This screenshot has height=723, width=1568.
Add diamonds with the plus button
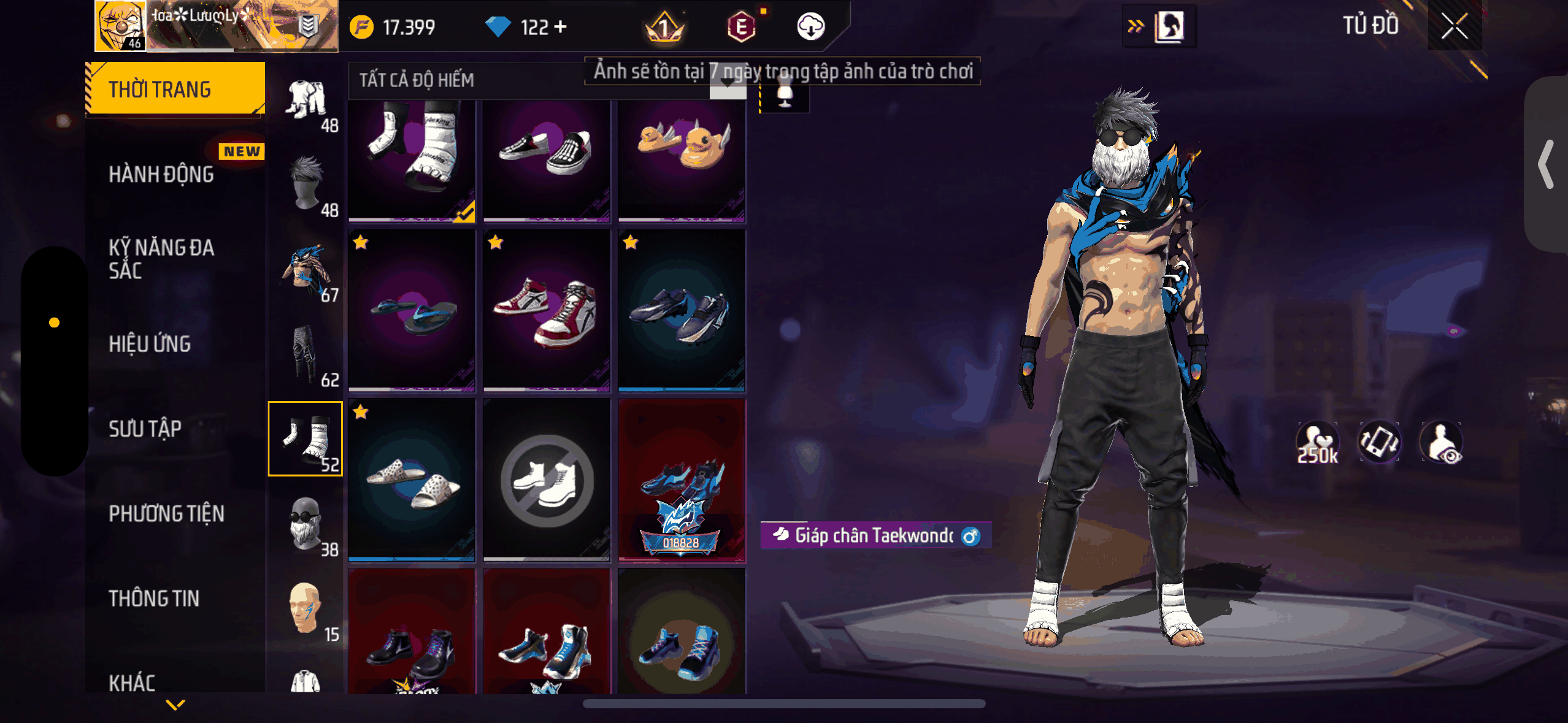coord(560,27)
